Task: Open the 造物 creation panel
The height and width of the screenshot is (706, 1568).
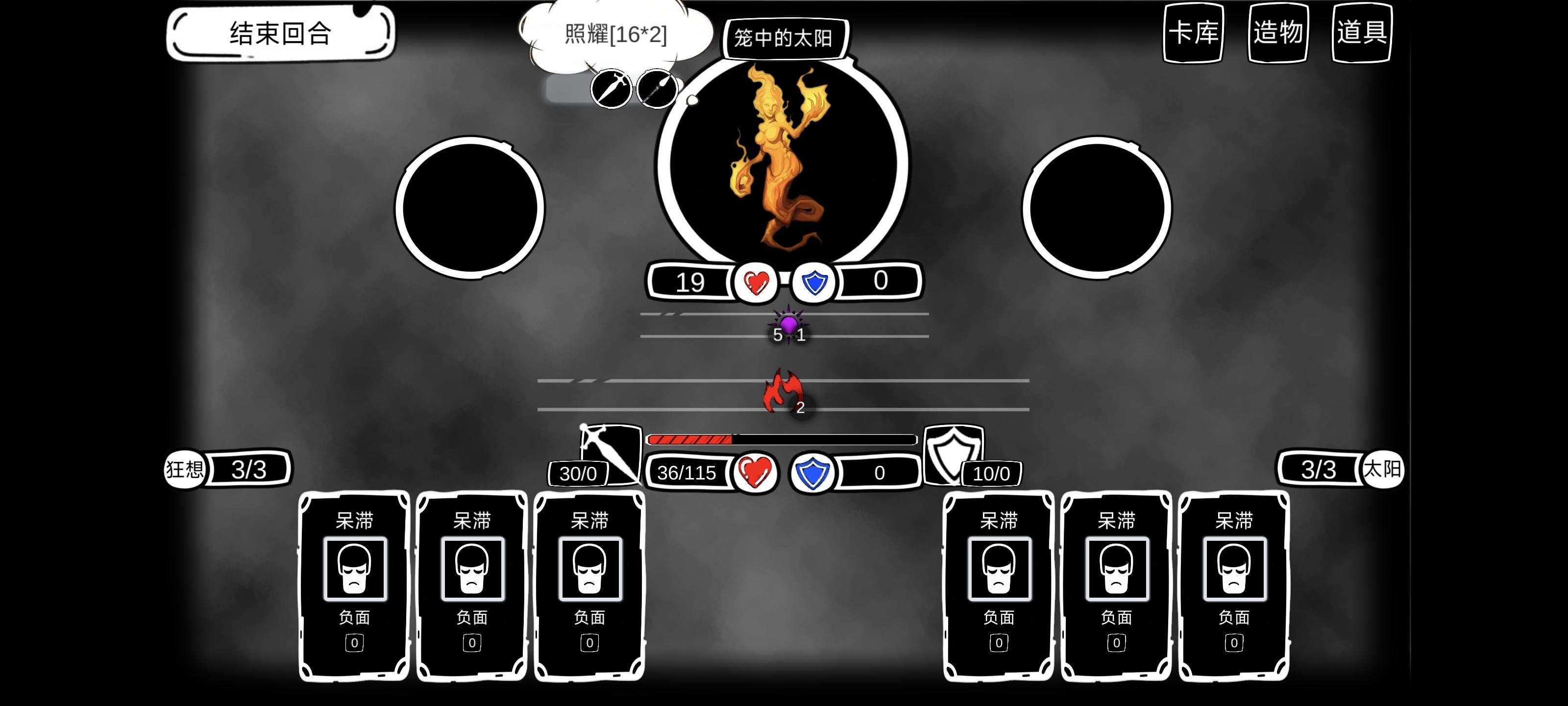Action: 1278,35
